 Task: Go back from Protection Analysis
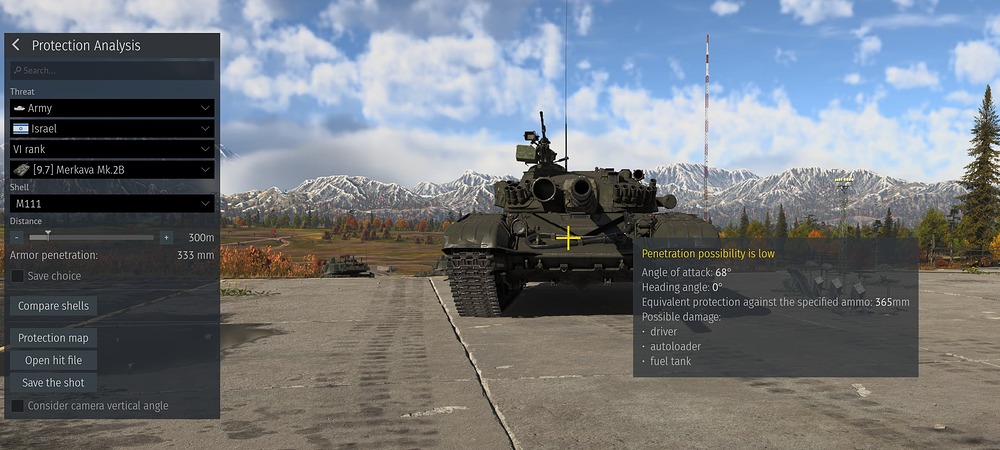coord(16,45)
